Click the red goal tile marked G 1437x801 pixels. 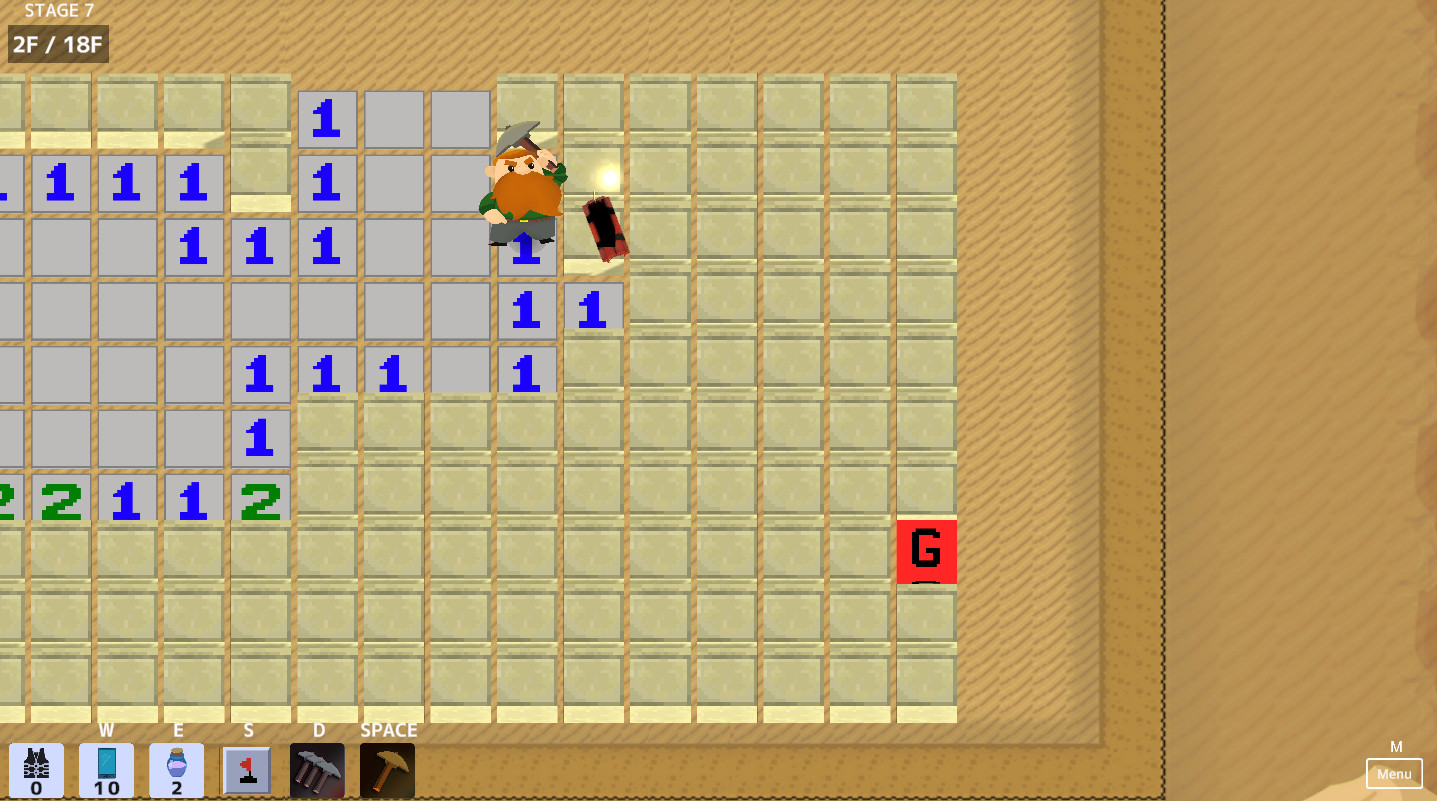click(928, 551)
